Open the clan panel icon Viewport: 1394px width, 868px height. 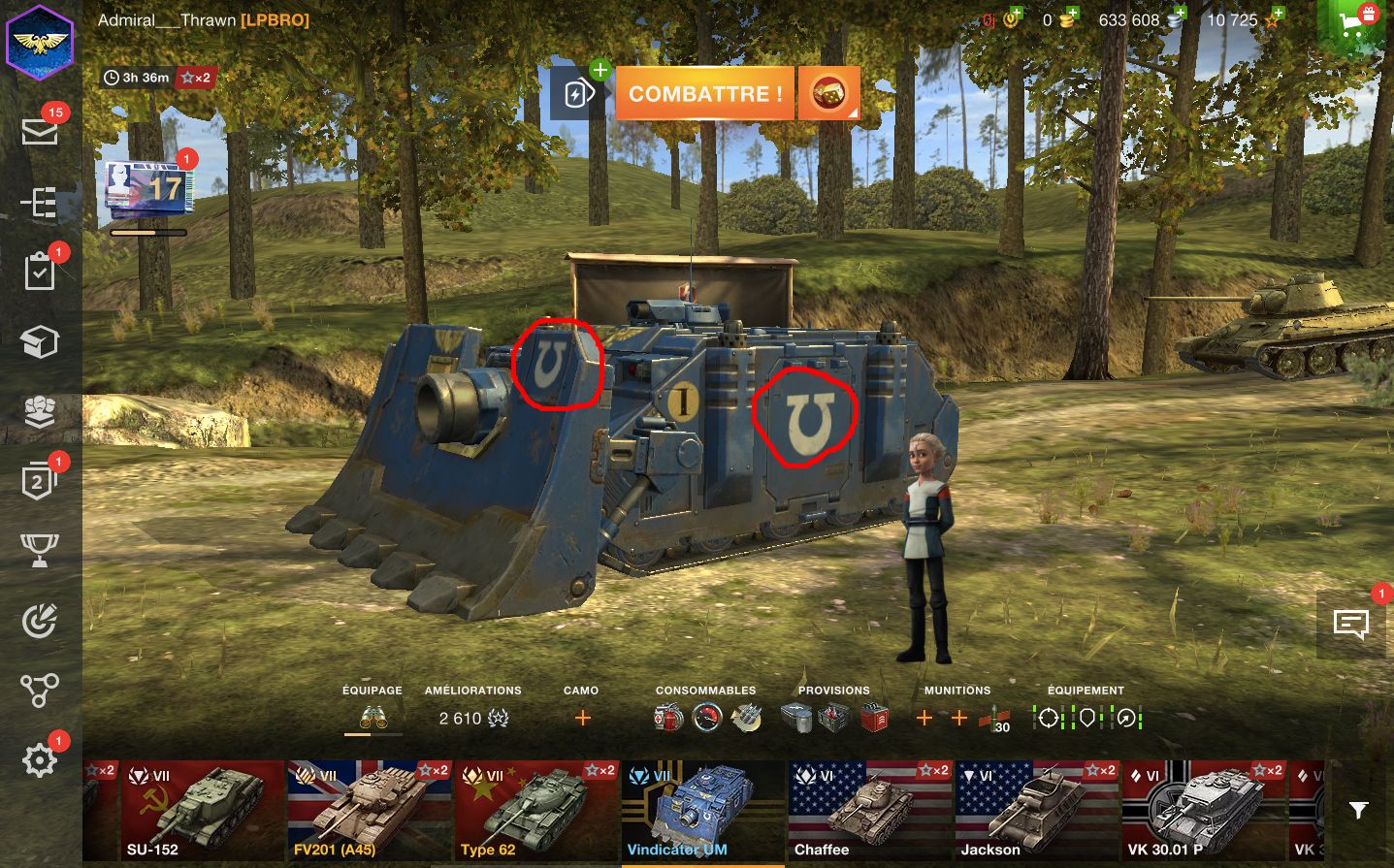pos(40,411)
